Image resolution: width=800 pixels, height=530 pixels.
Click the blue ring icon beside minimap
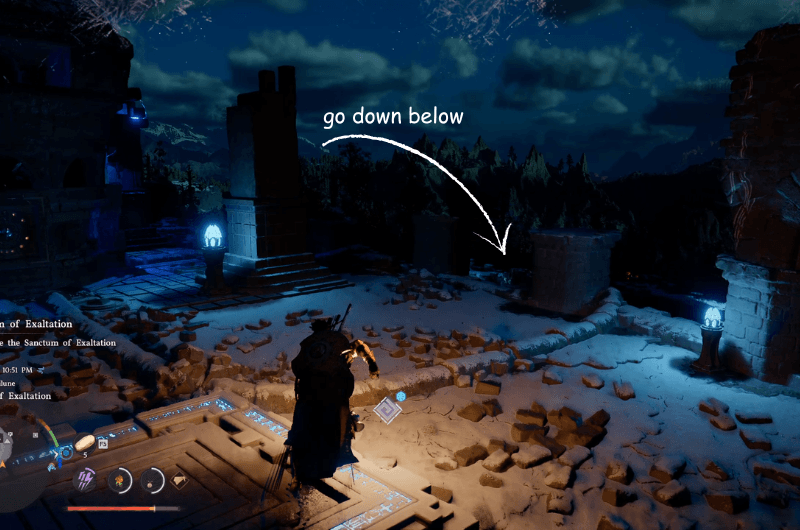point(64,452)
